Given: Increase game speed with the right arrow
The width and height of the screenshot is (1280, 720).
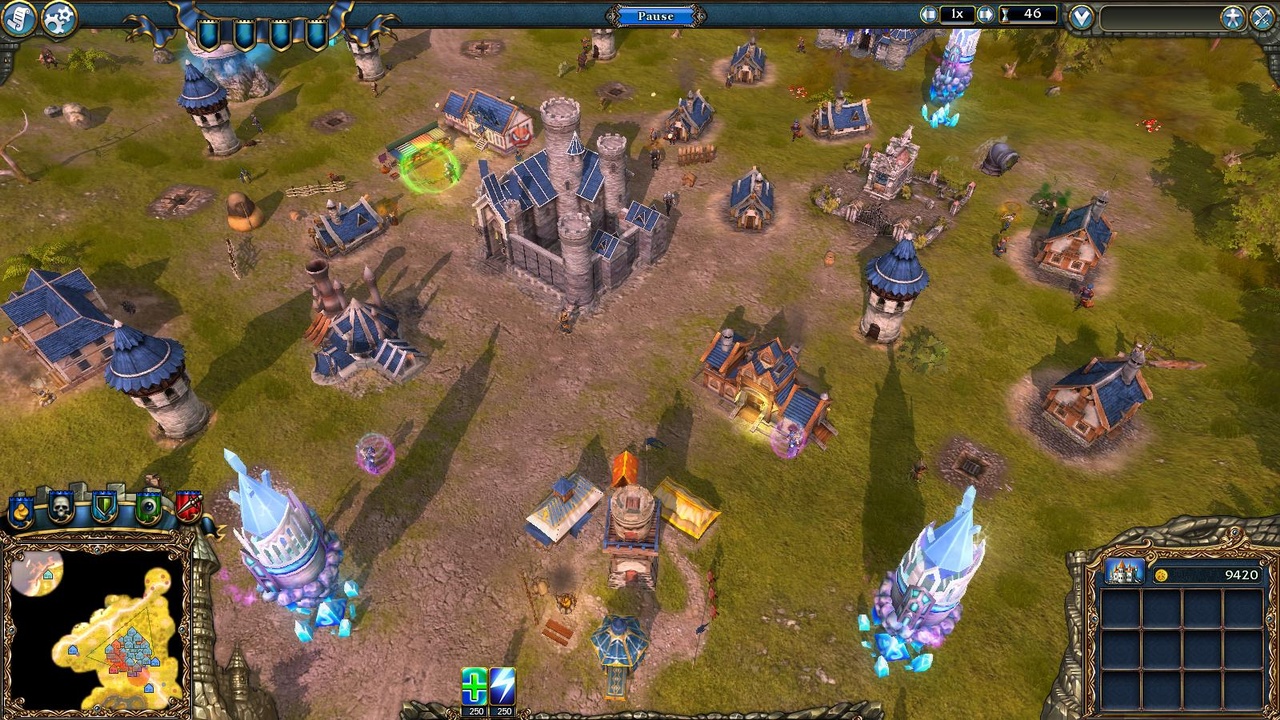Looking at the screenshot, I should pos(987,14).
